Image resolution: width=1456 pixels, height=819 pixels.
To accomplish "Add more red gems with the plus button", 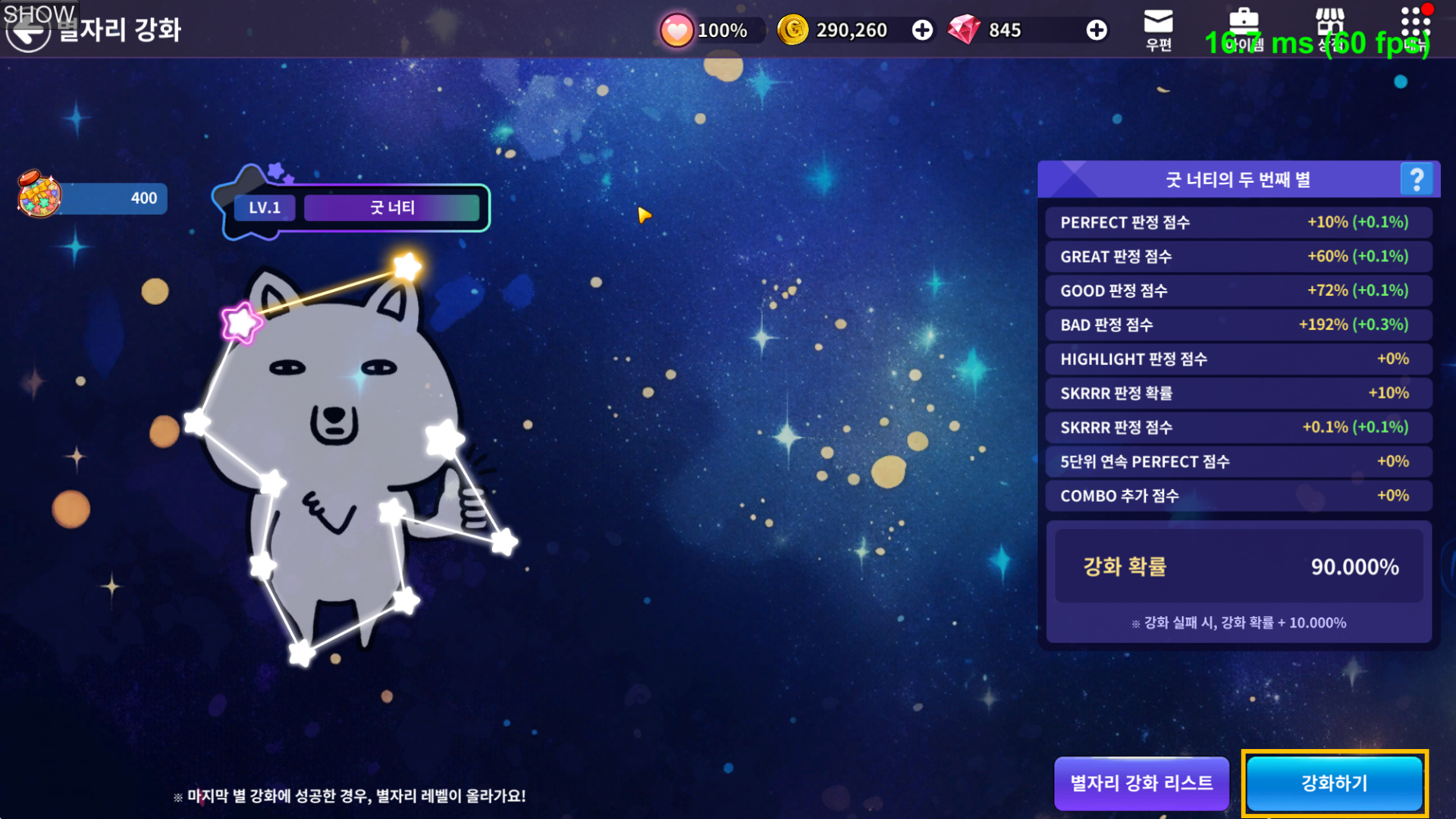I will point(1096,30).
